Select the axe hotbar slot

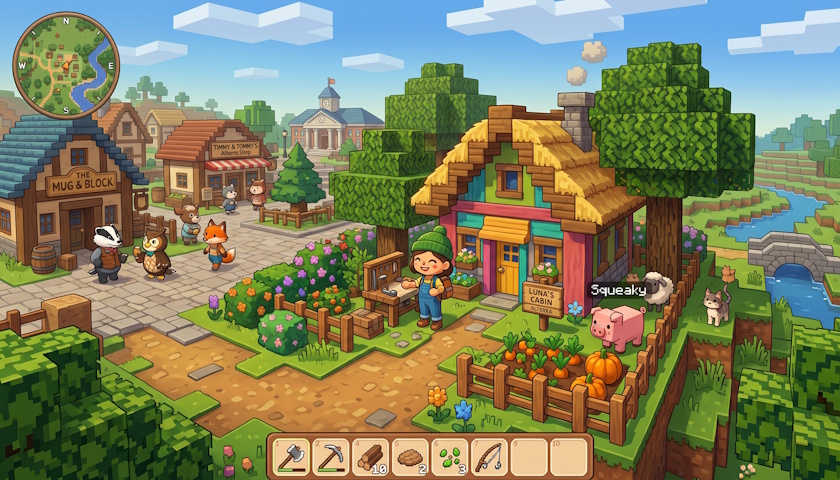[291, 457]
